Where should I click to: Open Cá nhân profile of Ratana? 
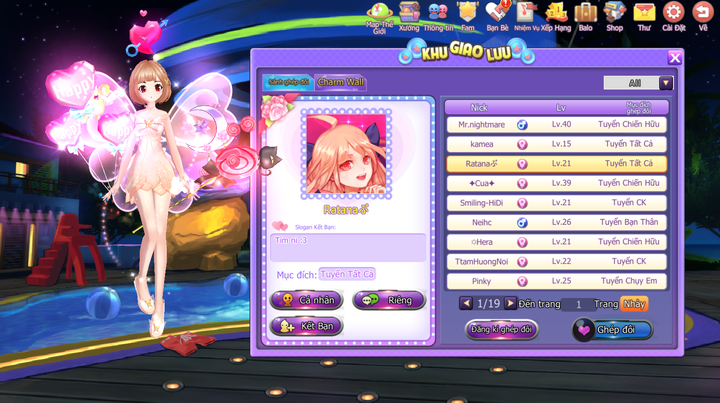[x=307, y=300]
